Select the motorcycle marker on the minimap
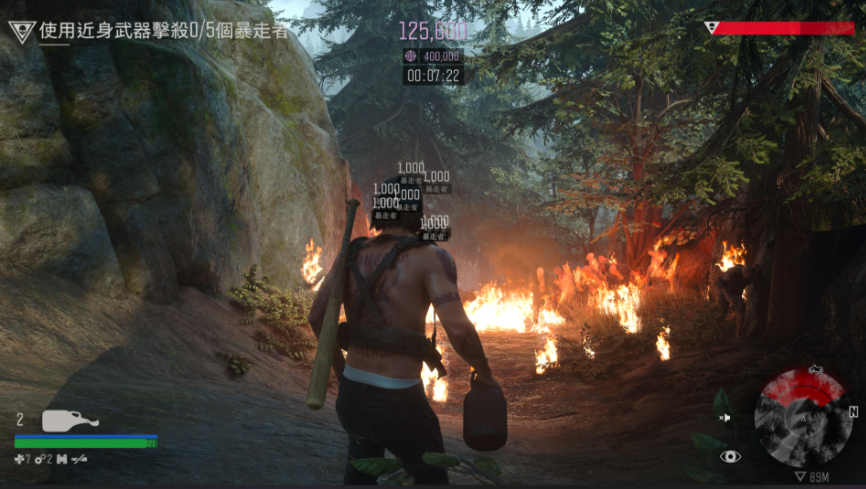The width and height of the screenshot is (866, 489). (x=815, y=370)
